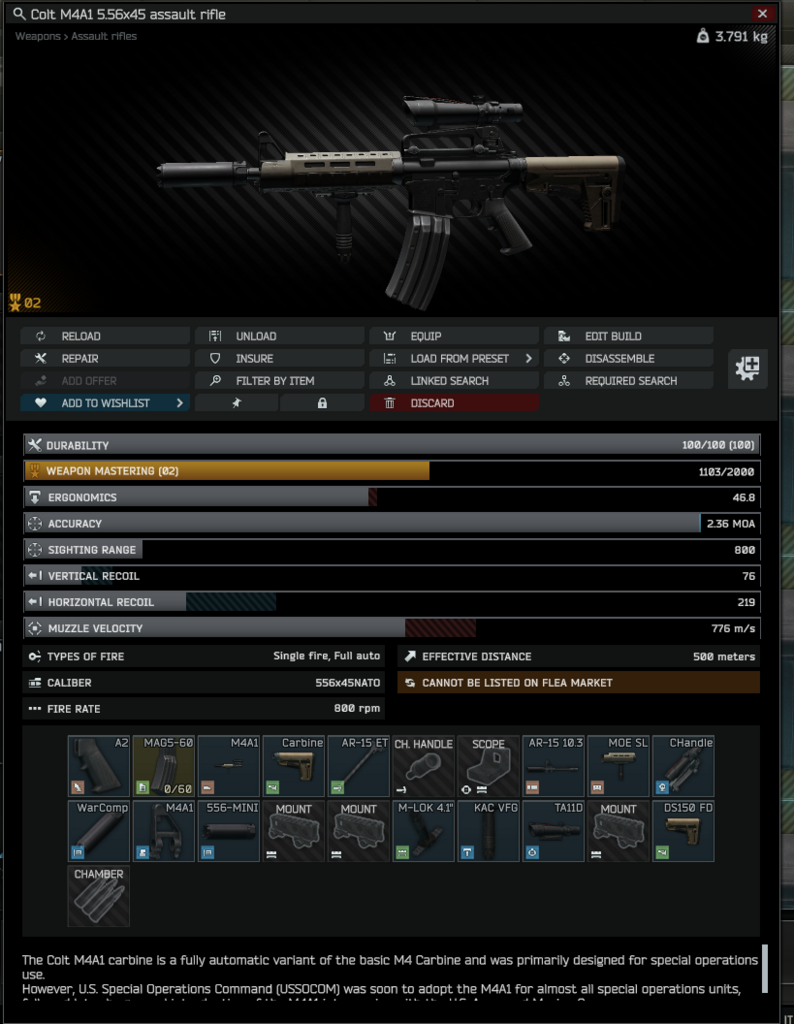The width and height of the screenshot is (794, 1024).
Task: Open the KAC VFG foregrip slot
Action: click(489, 831)
